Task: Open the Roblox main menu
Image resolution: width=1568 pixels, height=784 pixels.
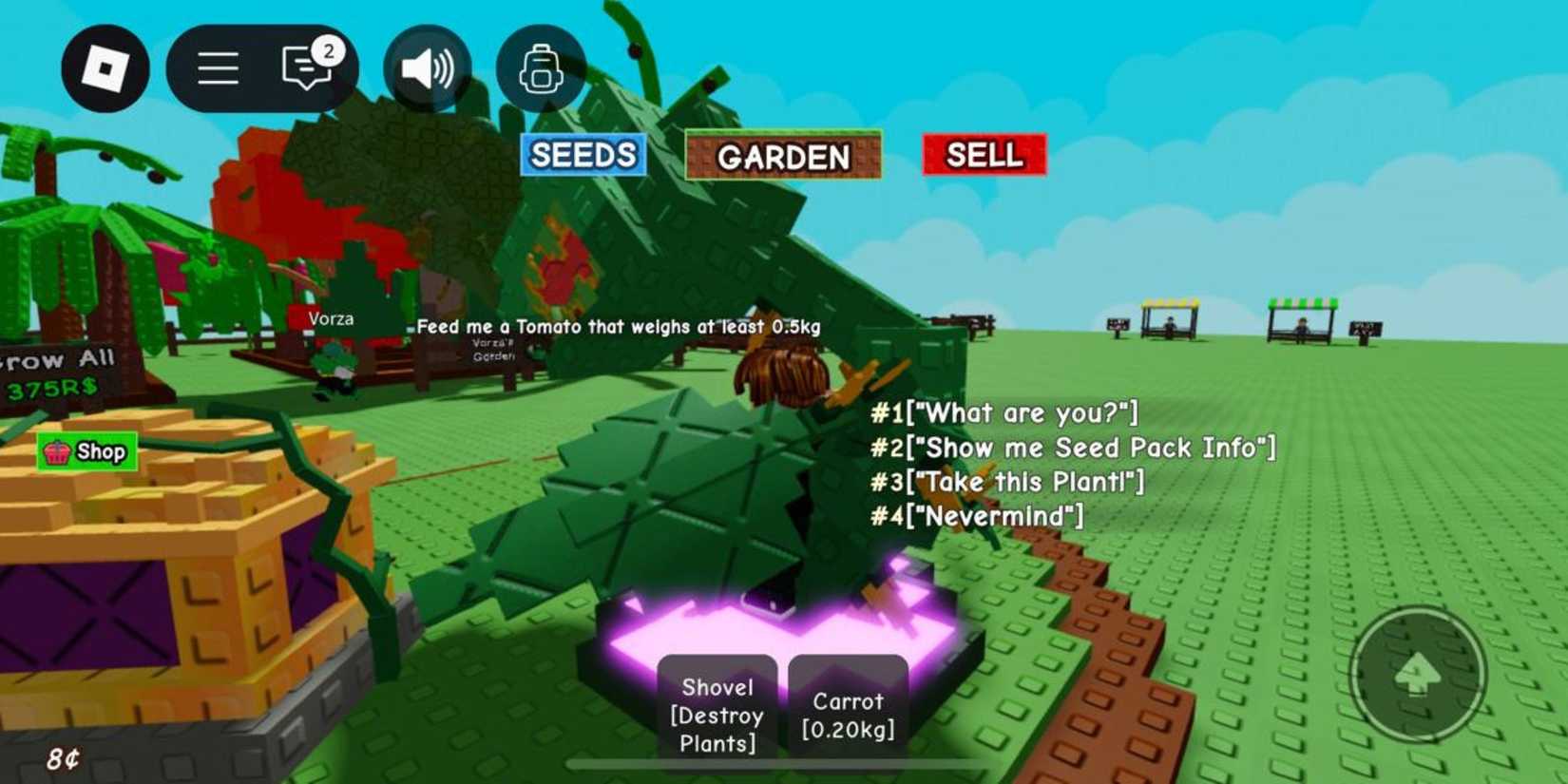Action: pos(217,68)
